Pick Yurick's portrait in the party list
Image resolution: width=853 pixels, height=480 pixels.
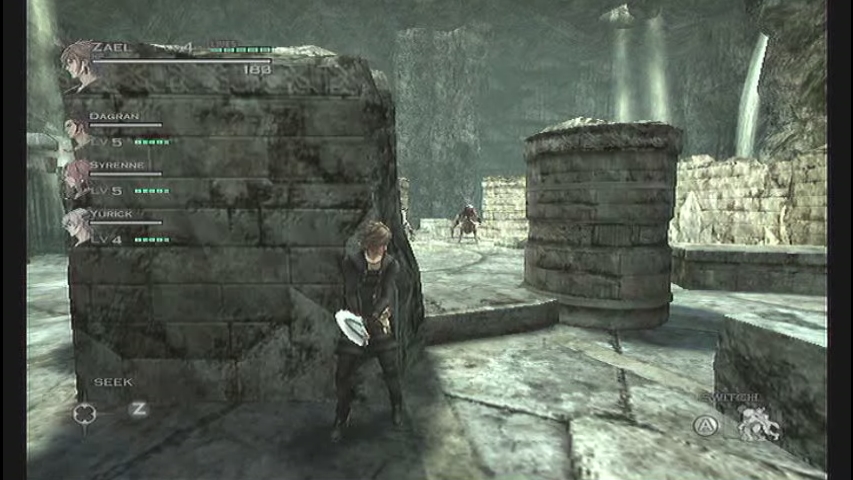tap(77, 227)
